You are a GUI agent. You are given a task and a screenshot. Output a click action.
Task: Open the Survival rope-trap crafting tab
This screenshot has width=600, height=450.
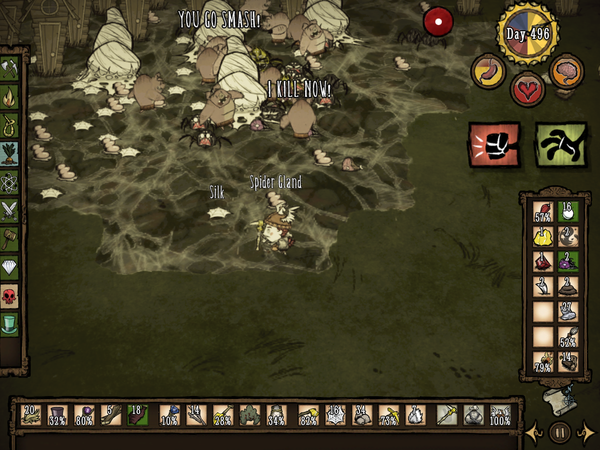coord(10,126)
